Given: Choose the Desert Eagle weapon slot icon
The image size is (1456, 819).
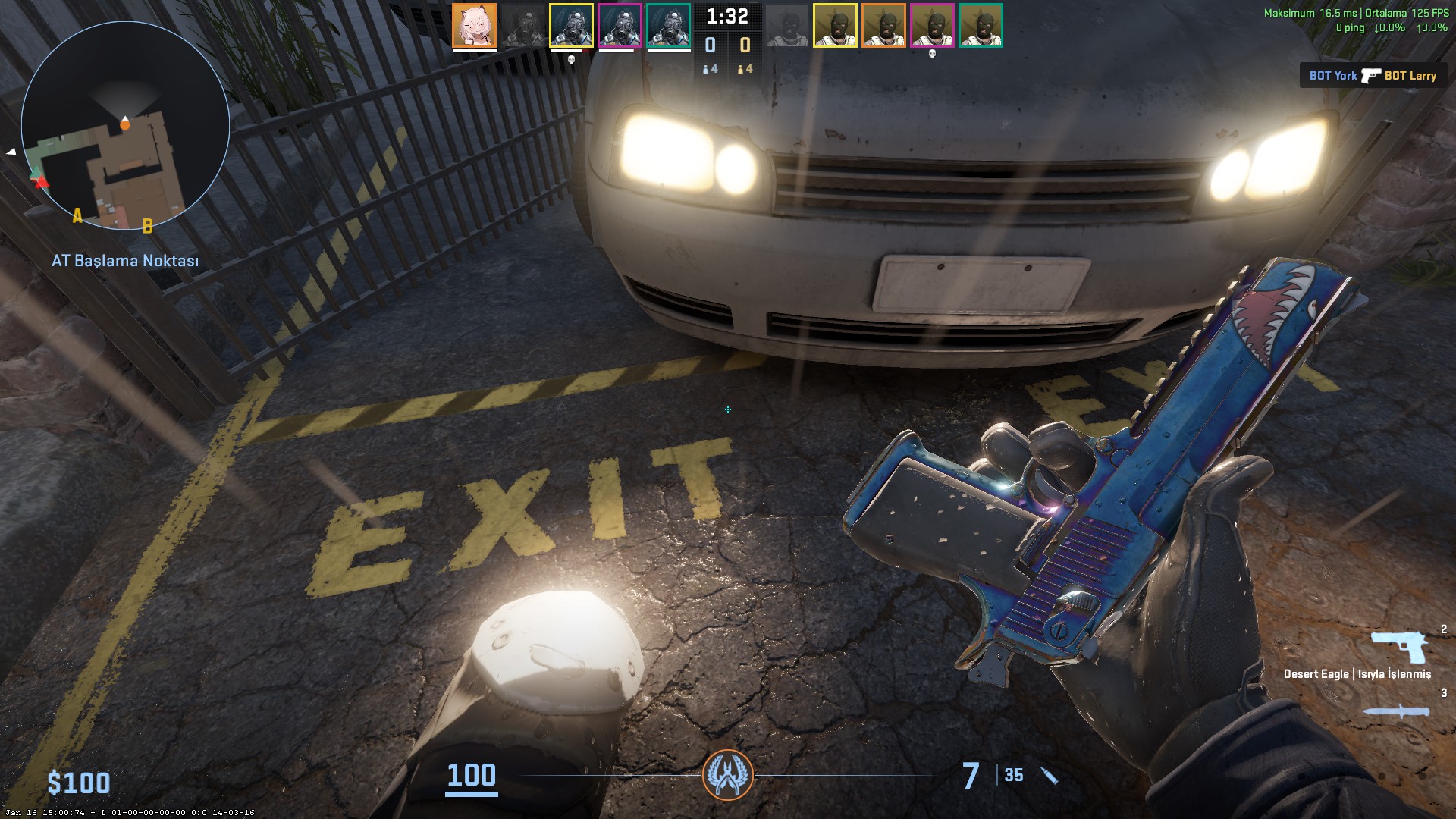Looking at the screenshot, I should click(1399, 648).
